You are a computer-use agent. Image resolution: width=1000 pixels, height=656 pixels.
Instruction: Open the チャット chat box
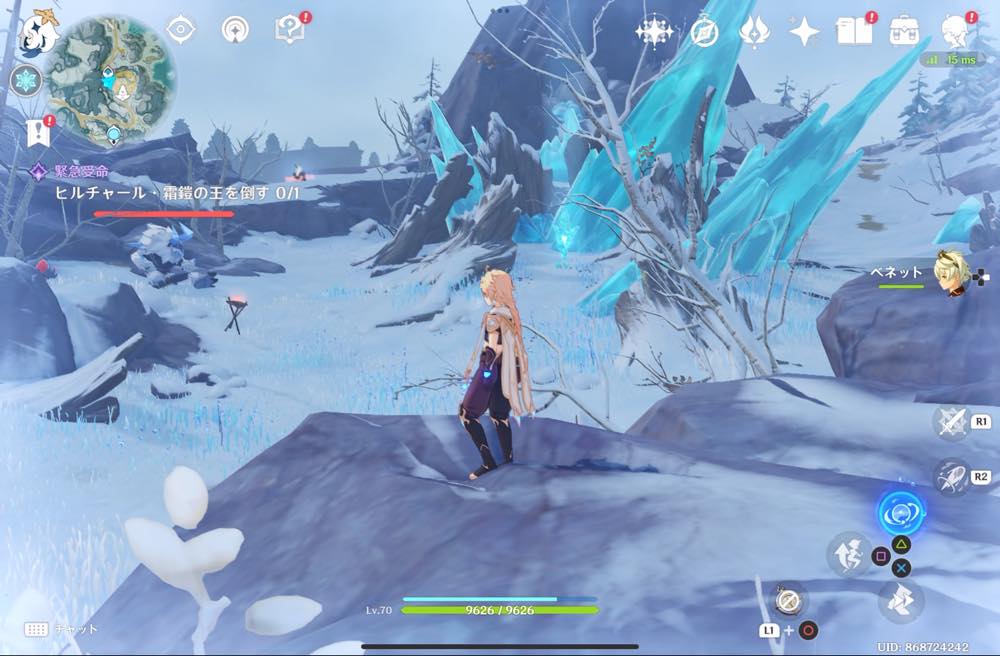click(x=60, y=629)
